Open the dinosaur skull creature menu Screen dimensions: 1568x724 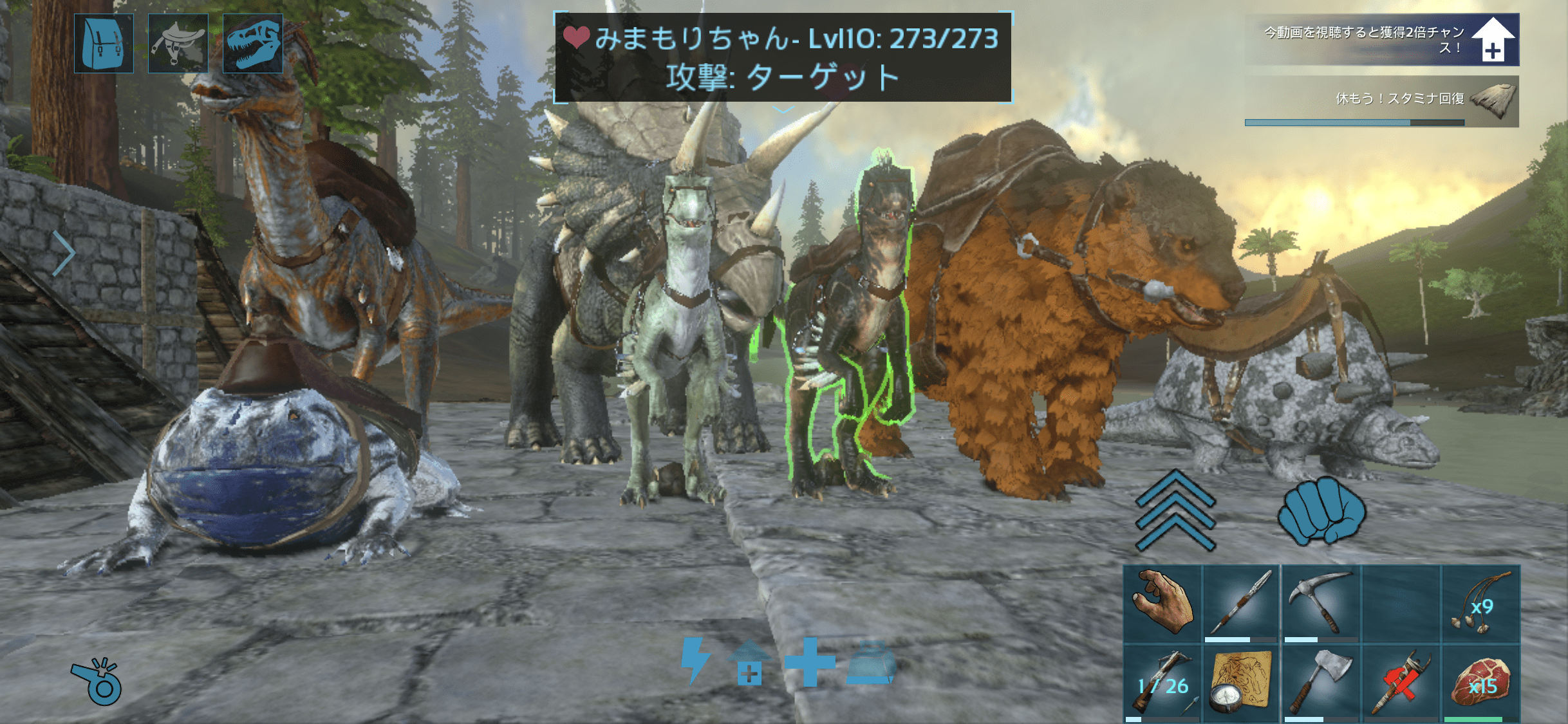(x=252, y=44)
